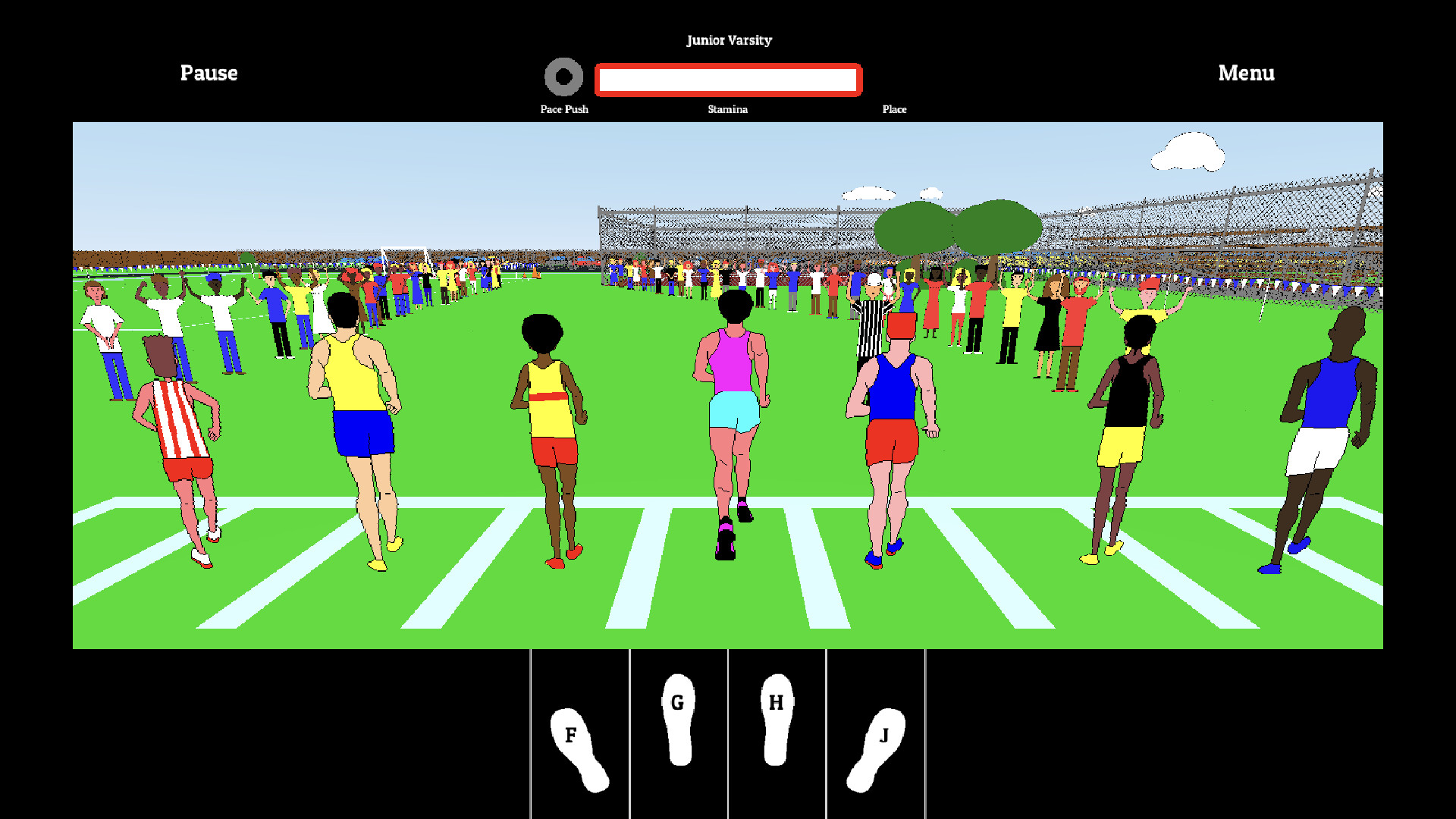This screenshot has width=1456, height=819.
Task: Click the Stamina bar
Action: [x=727, y=79]
